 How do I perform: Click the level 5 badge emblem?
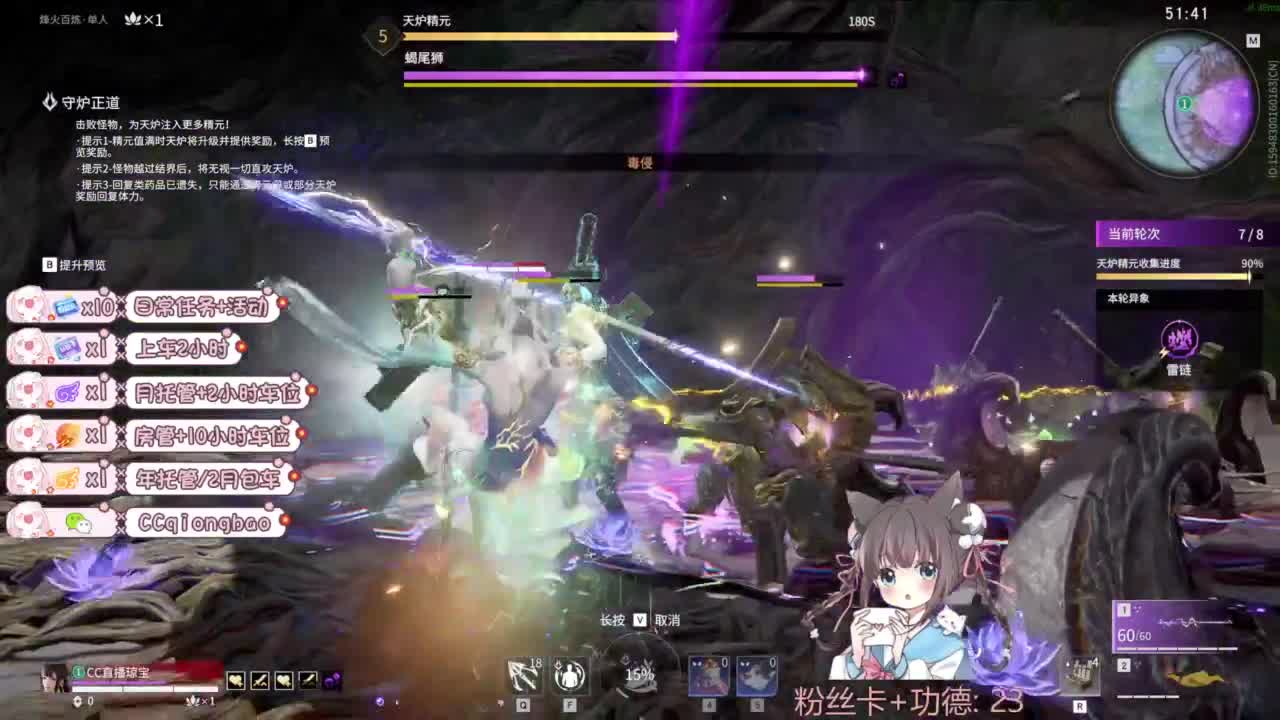click(381, 35)
